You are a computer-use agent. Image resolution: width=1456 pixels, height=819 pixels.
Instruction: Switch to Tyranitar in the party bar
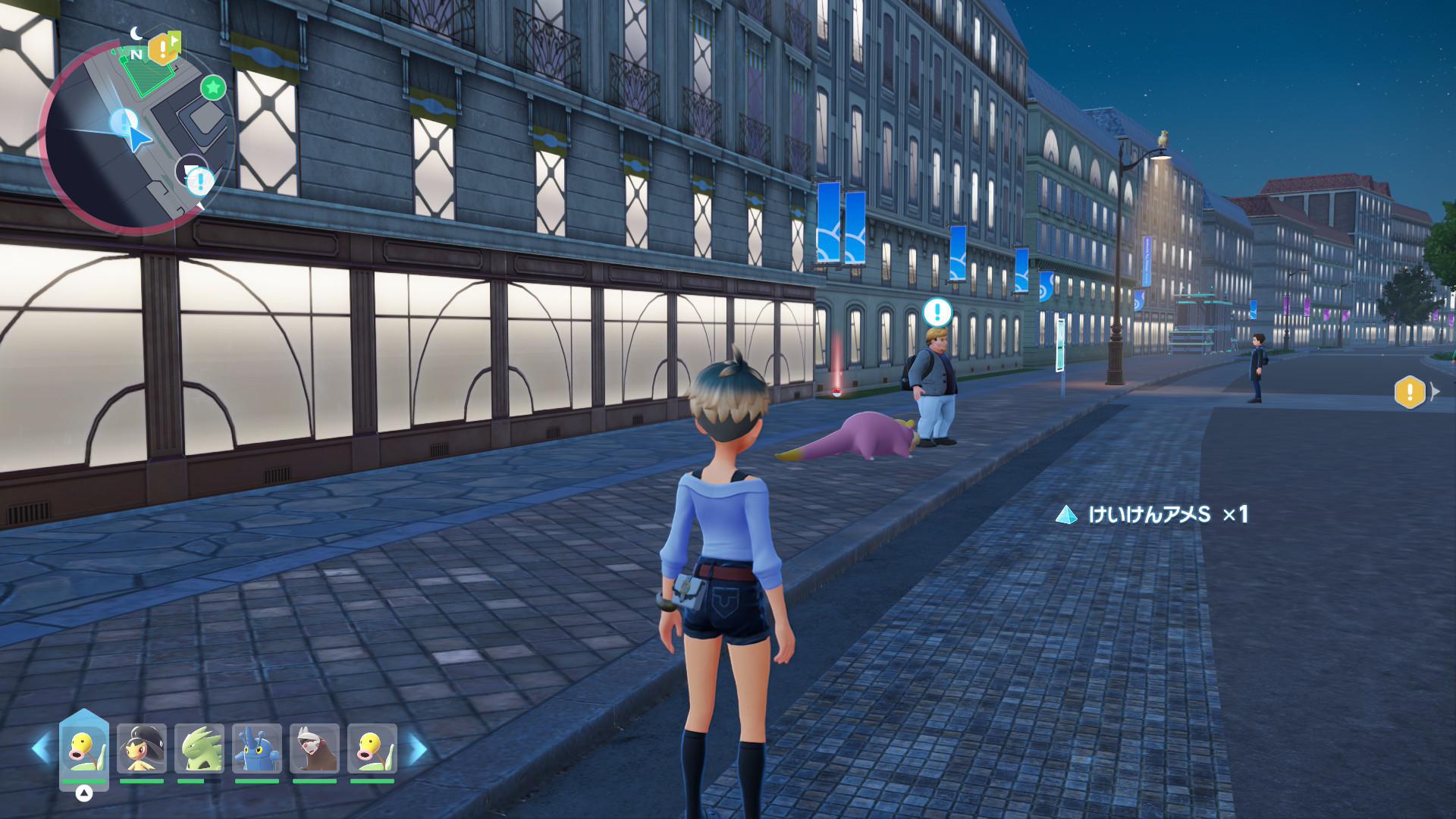click(199, 749)
